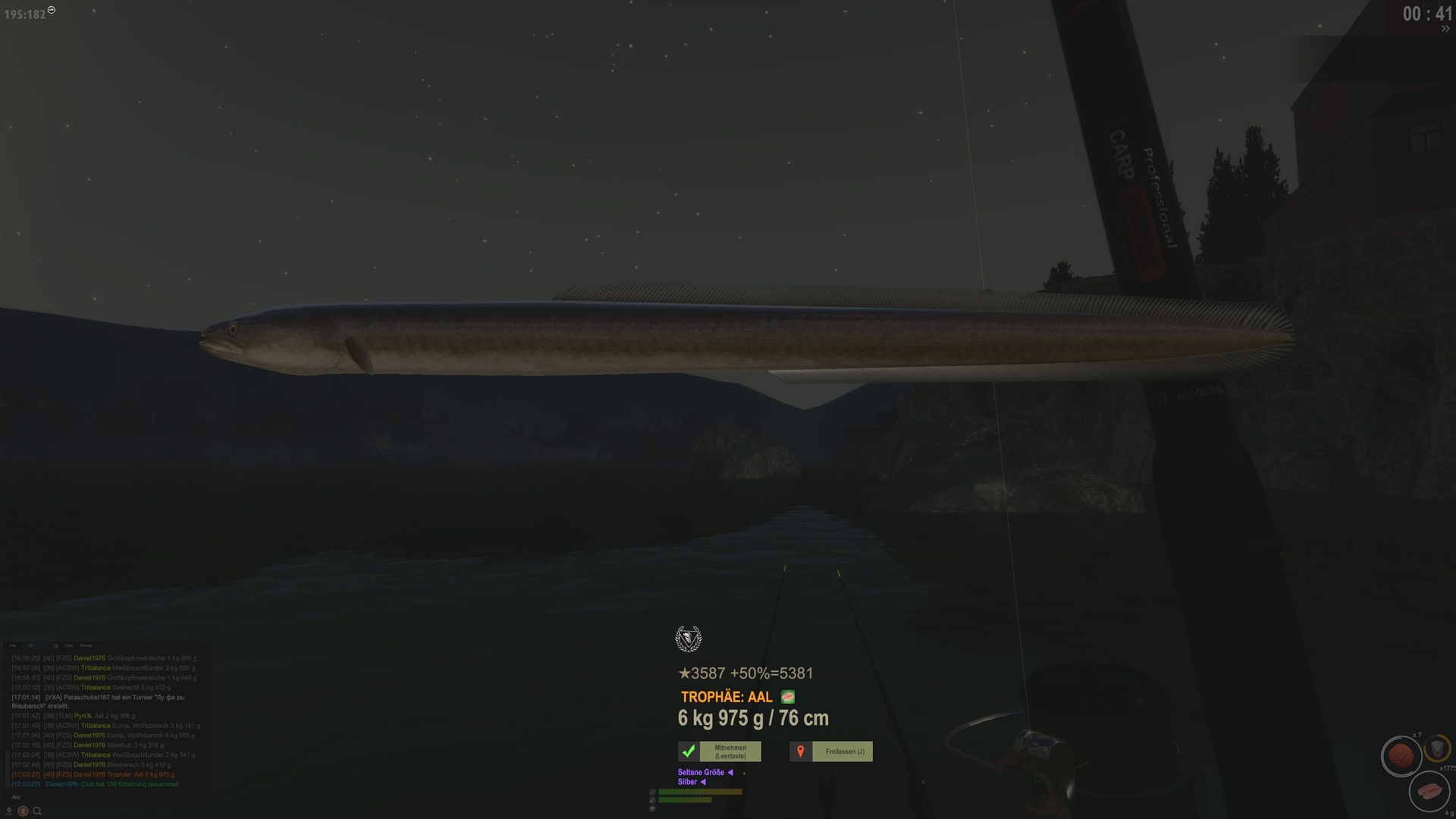Click the round avatar icon under chat
Viewport: 1456px width, 819px height.
(23, 811)
